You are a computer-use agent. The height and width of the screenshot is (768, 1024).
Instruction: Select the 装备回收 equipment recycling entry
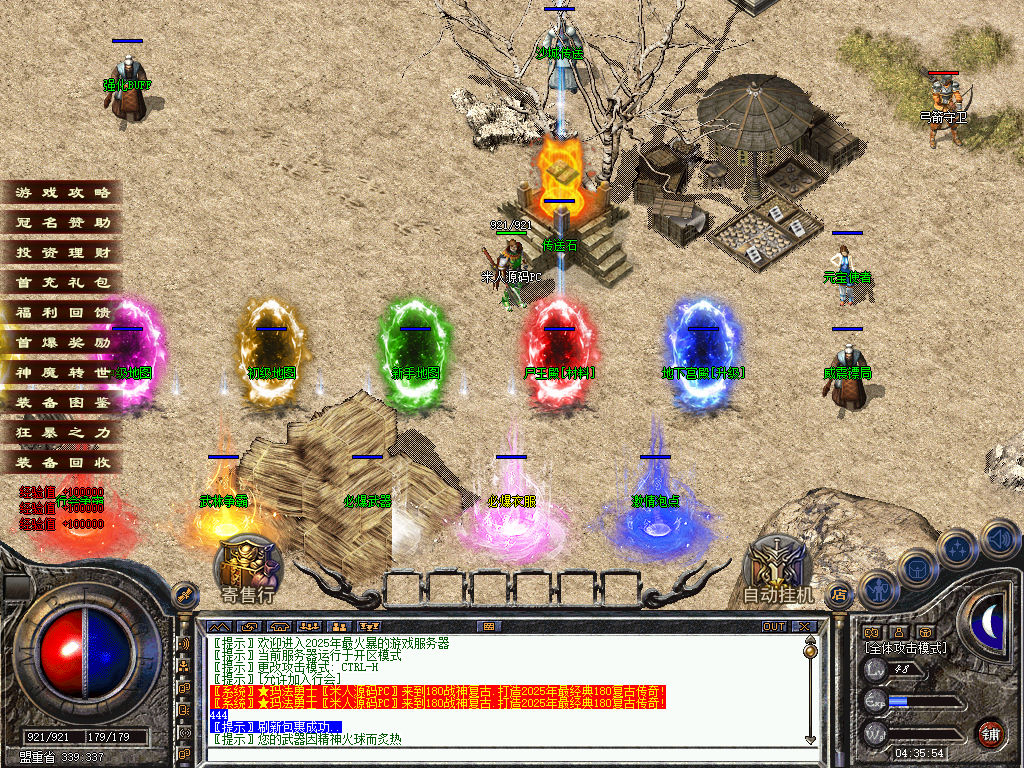click(62, 463)
